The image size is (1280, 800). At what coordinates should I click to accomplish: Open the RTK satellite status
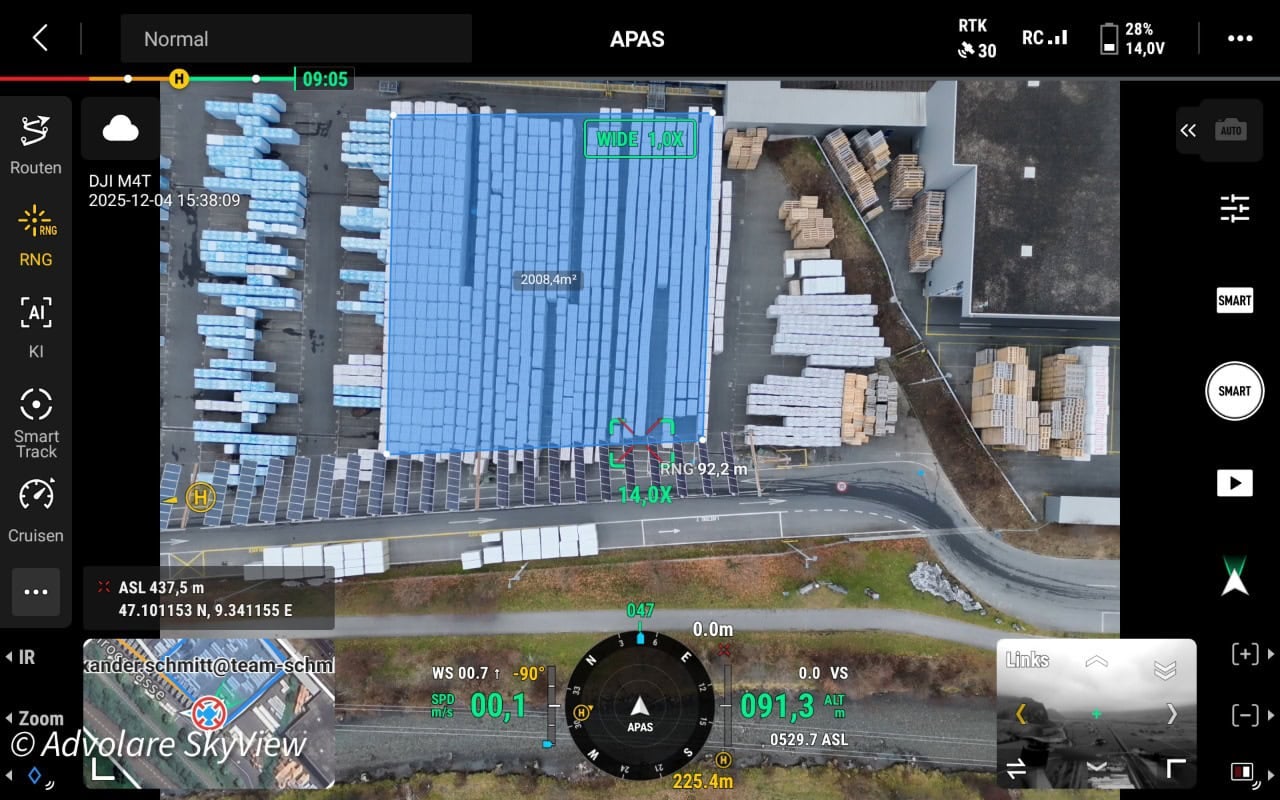(x=977, y=39)
